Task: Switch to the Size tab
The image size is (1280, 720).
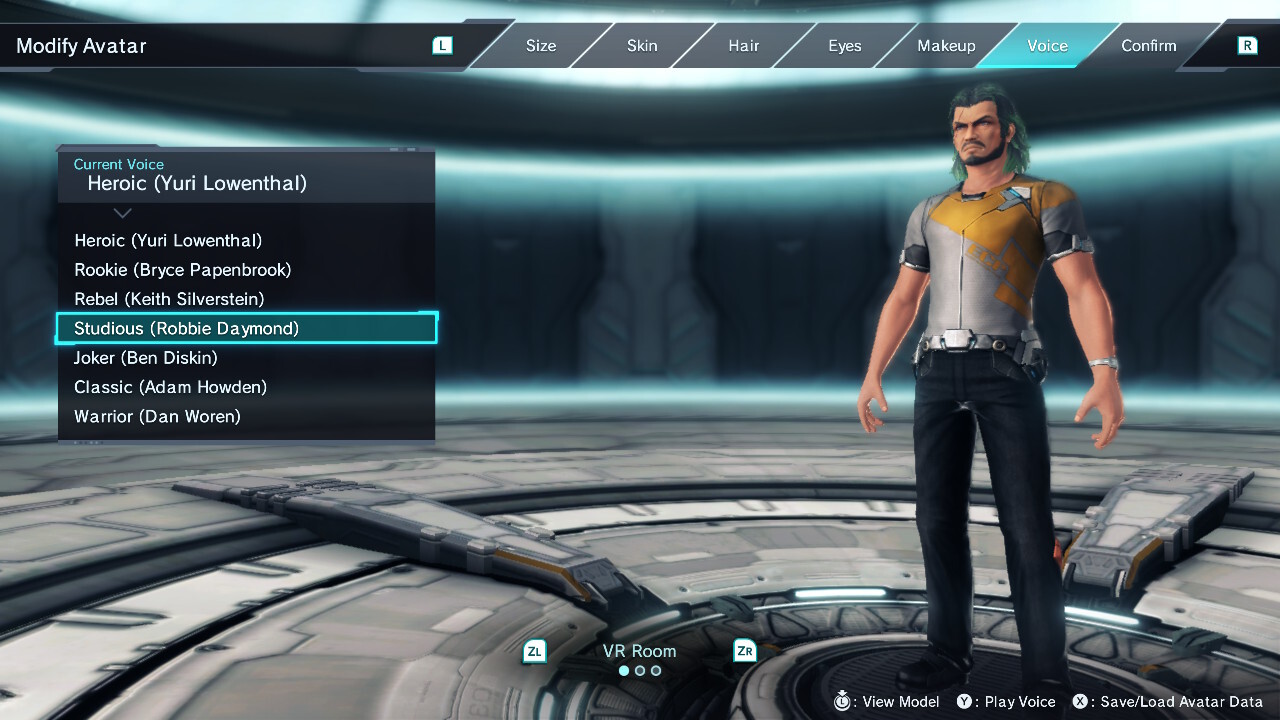Action: (x=541, y=46)
